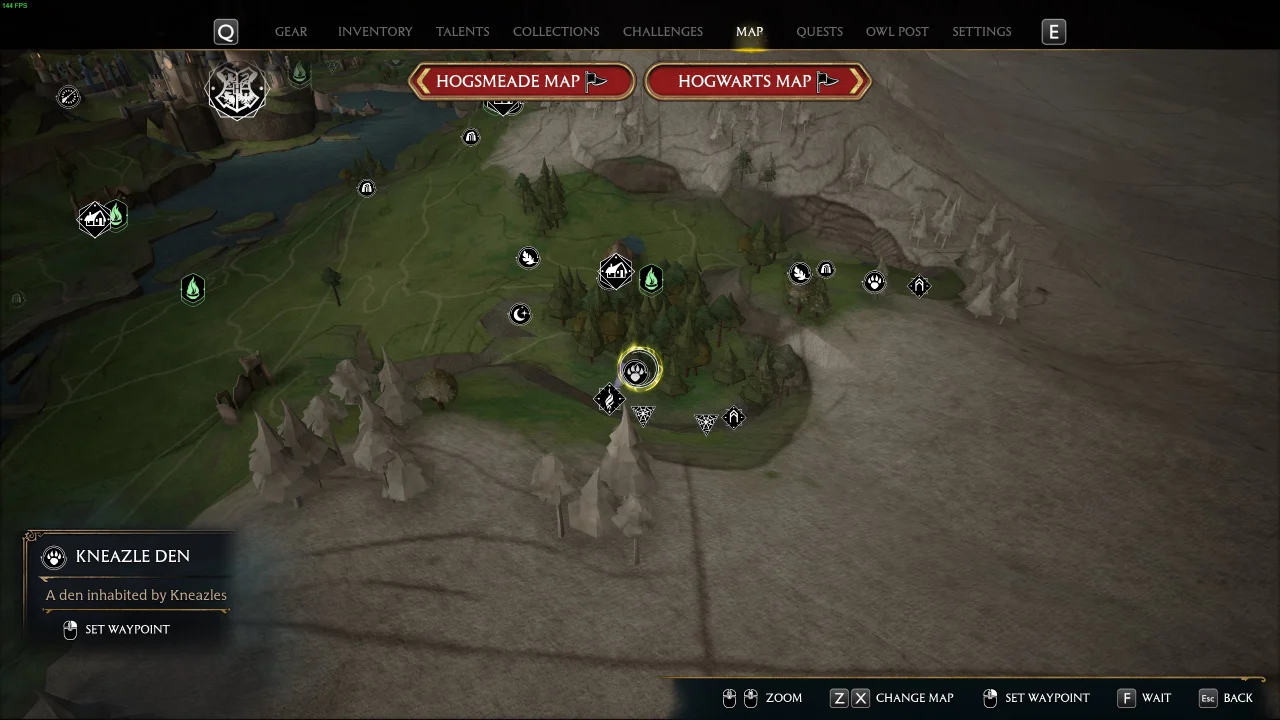Show the Collections tab
This screenshot has height=720, width=1280.
(556, 32)
